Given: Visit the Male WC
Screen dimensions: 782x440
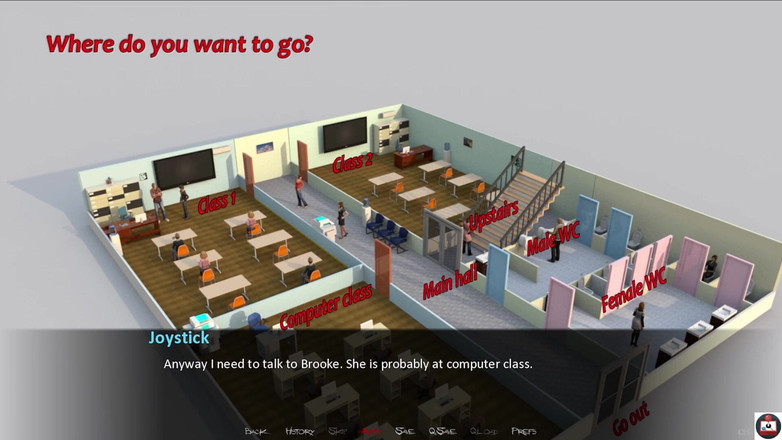Looking at the screenshot, I should [553, 238].
